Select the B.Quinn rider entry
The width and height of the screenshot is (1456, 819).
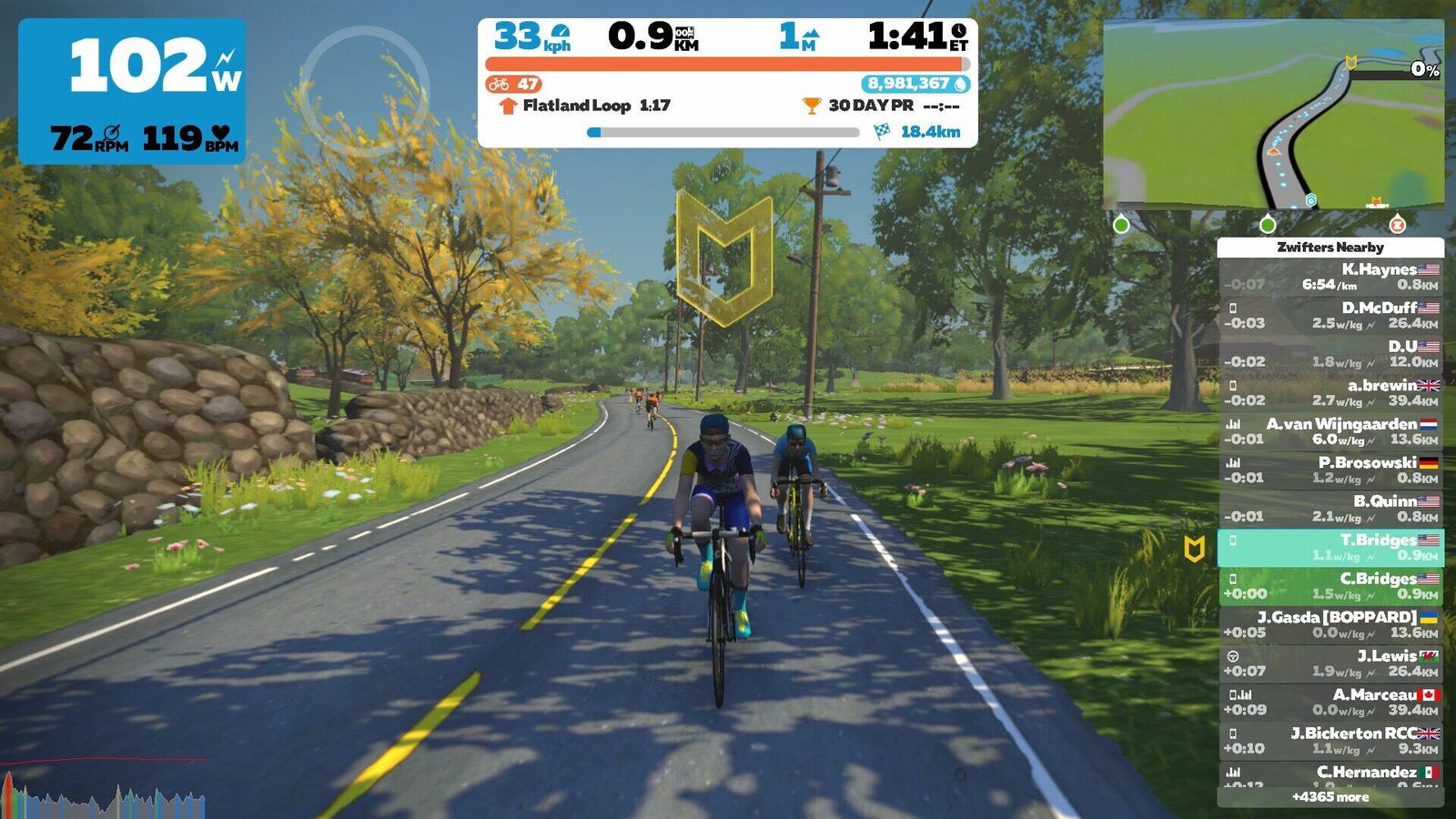tap(1330, 509)
